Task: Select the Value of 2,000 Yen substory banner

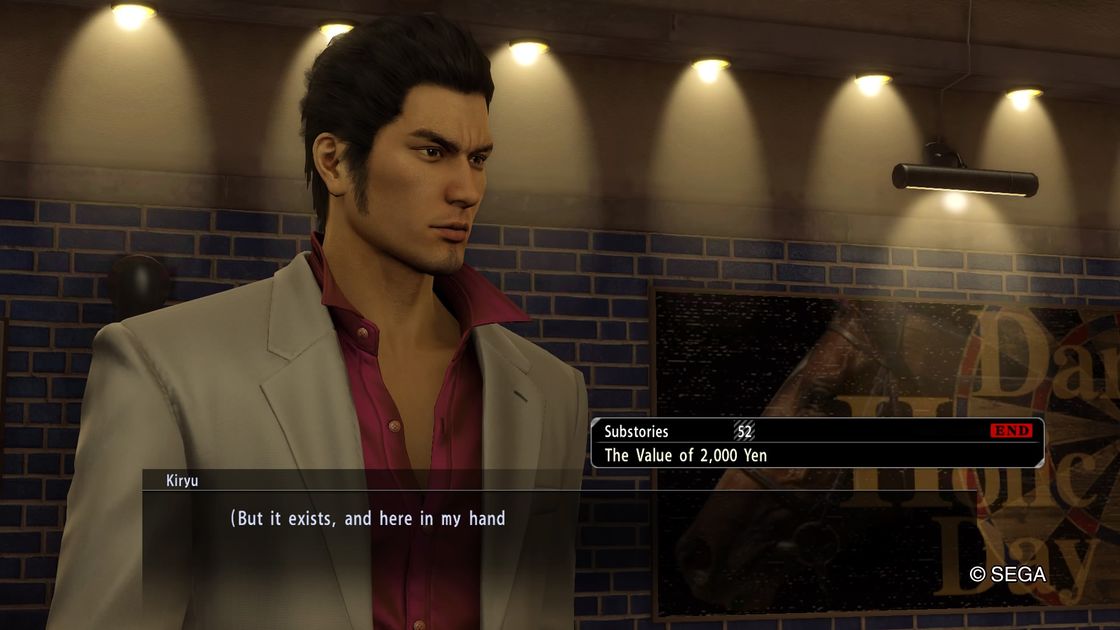Action: [x=817, y=443]
